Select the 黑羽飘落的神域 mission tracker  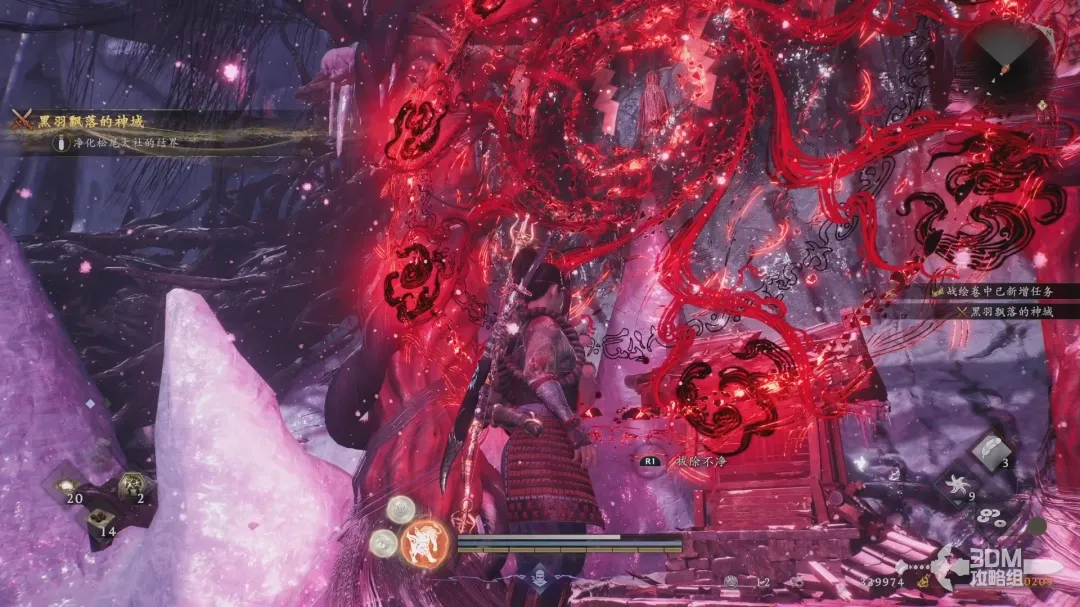click(x=91, y=121)
